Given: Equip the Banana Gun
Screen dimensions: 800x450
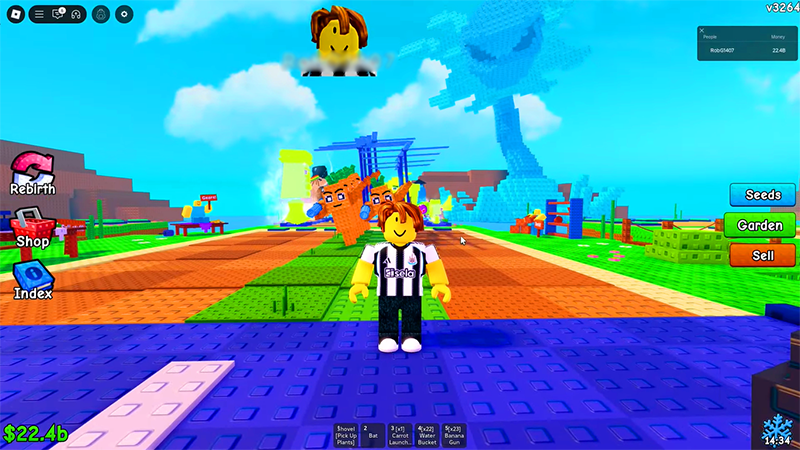Looking at the screenshot, I should [x=454, y=436].
